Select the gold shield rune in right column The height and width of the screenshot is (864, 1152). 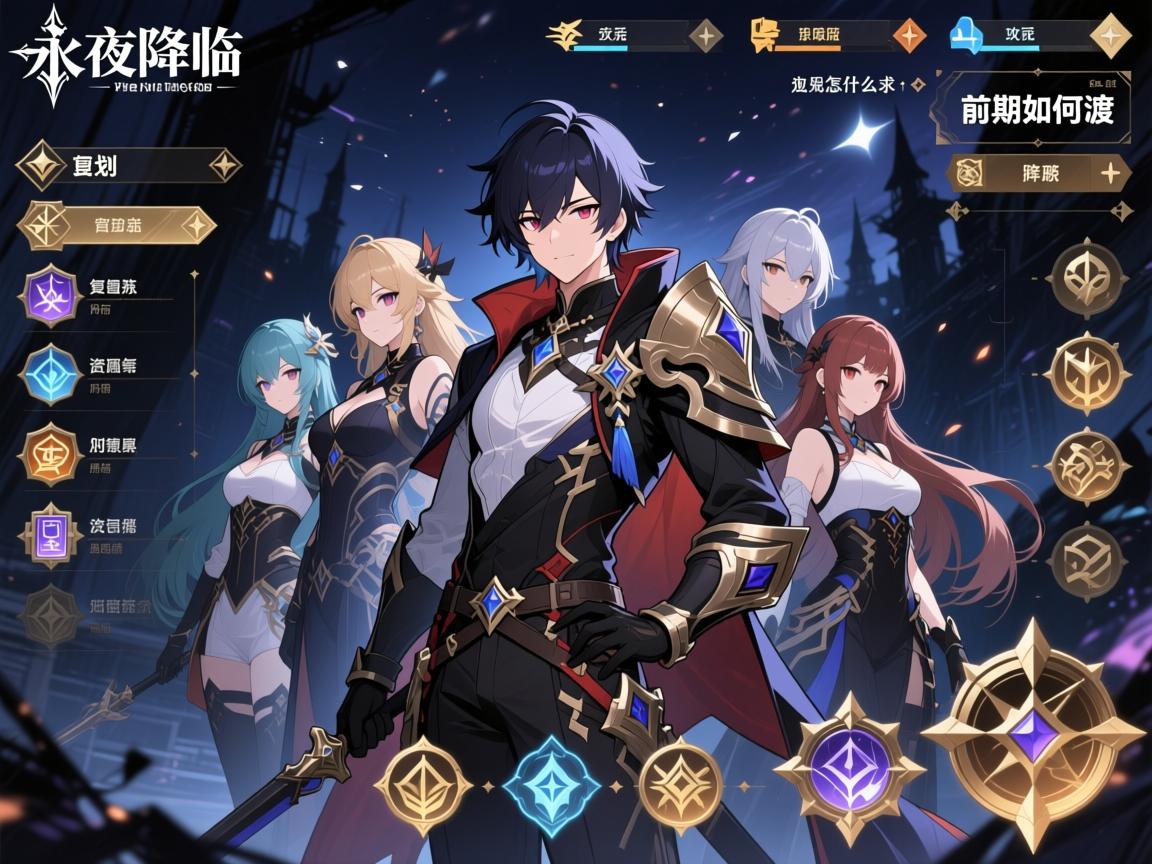tap(1088, 373)
